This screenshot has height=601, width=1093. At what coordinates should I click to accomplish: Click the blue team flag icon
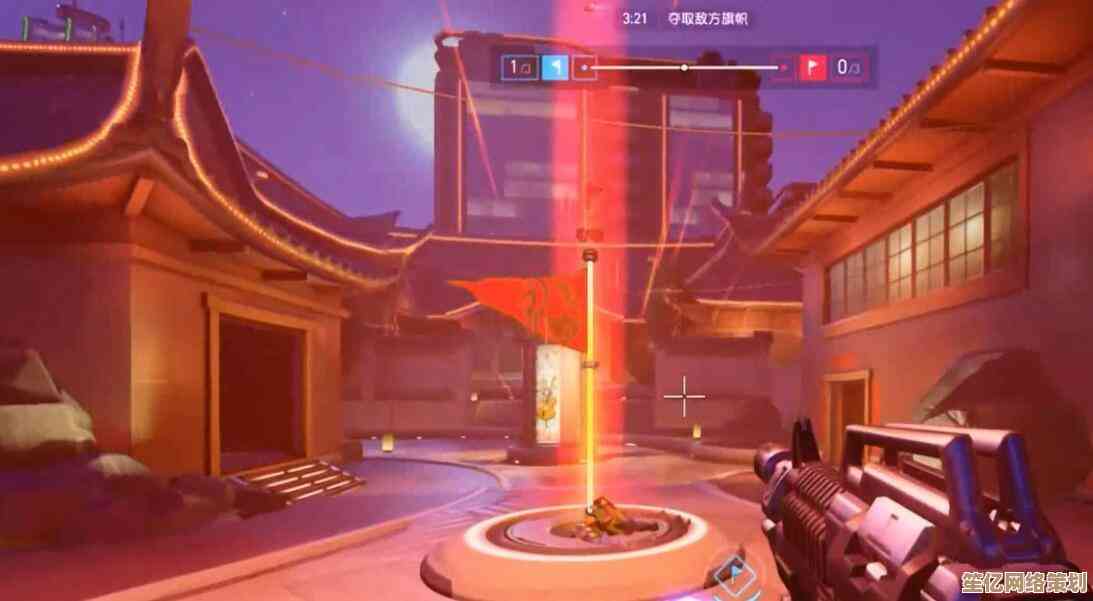click(x=555, y=68)
